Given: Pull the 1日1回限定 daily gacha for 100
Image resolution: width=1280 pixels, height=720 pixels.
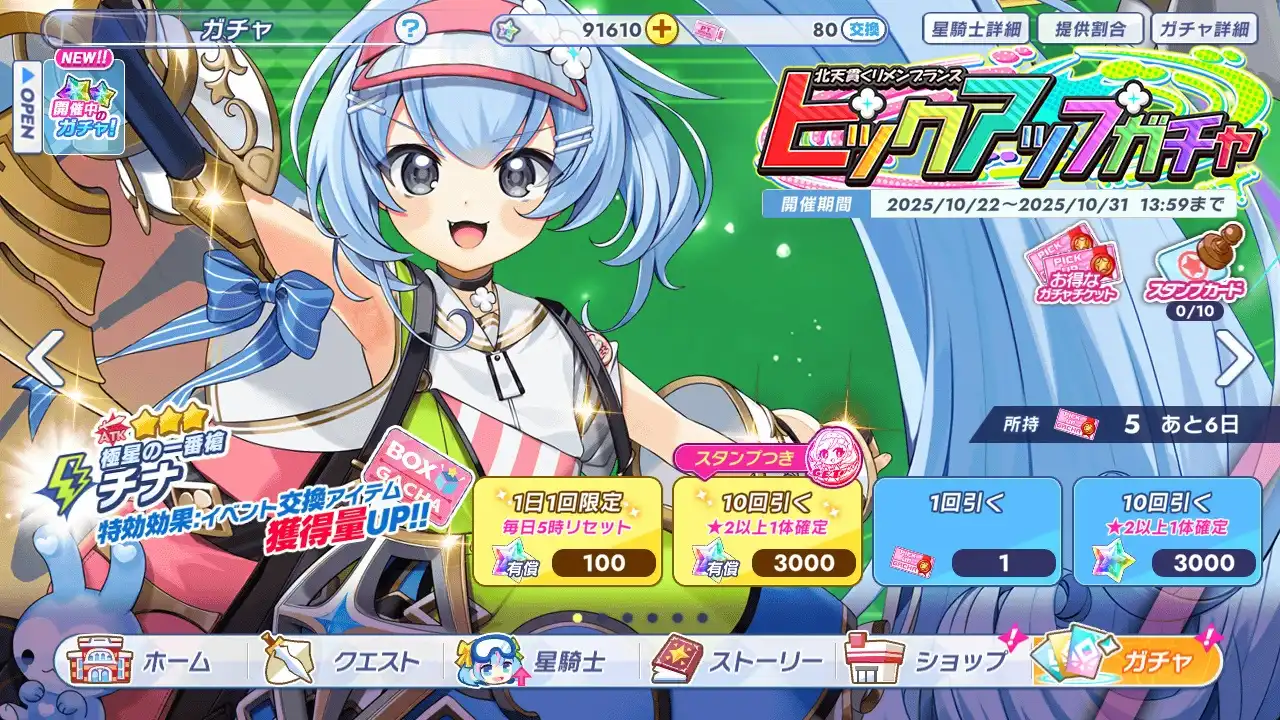Looking at the screenshot, I should pyautogui.click(x=567, y=531).
